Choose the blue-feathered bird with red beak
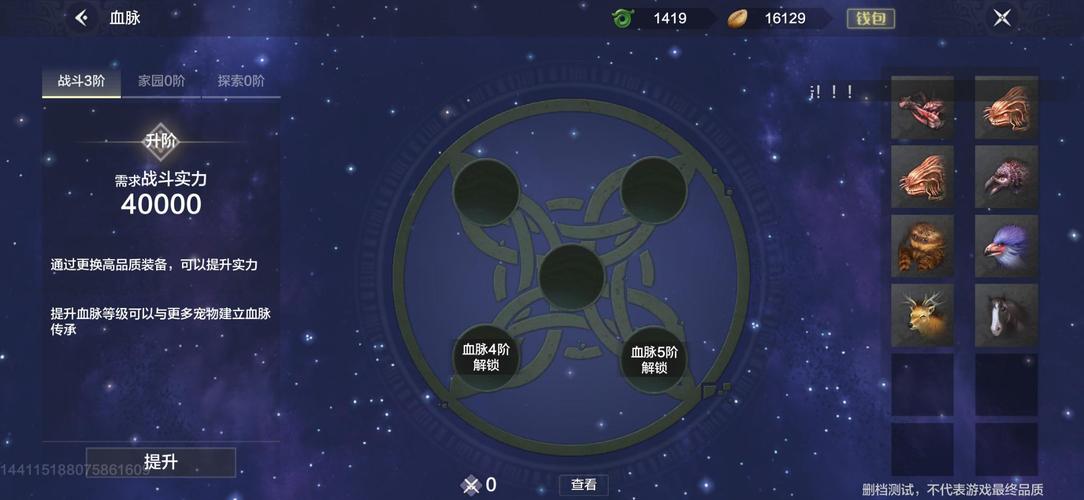 [x=1006, y=246]
